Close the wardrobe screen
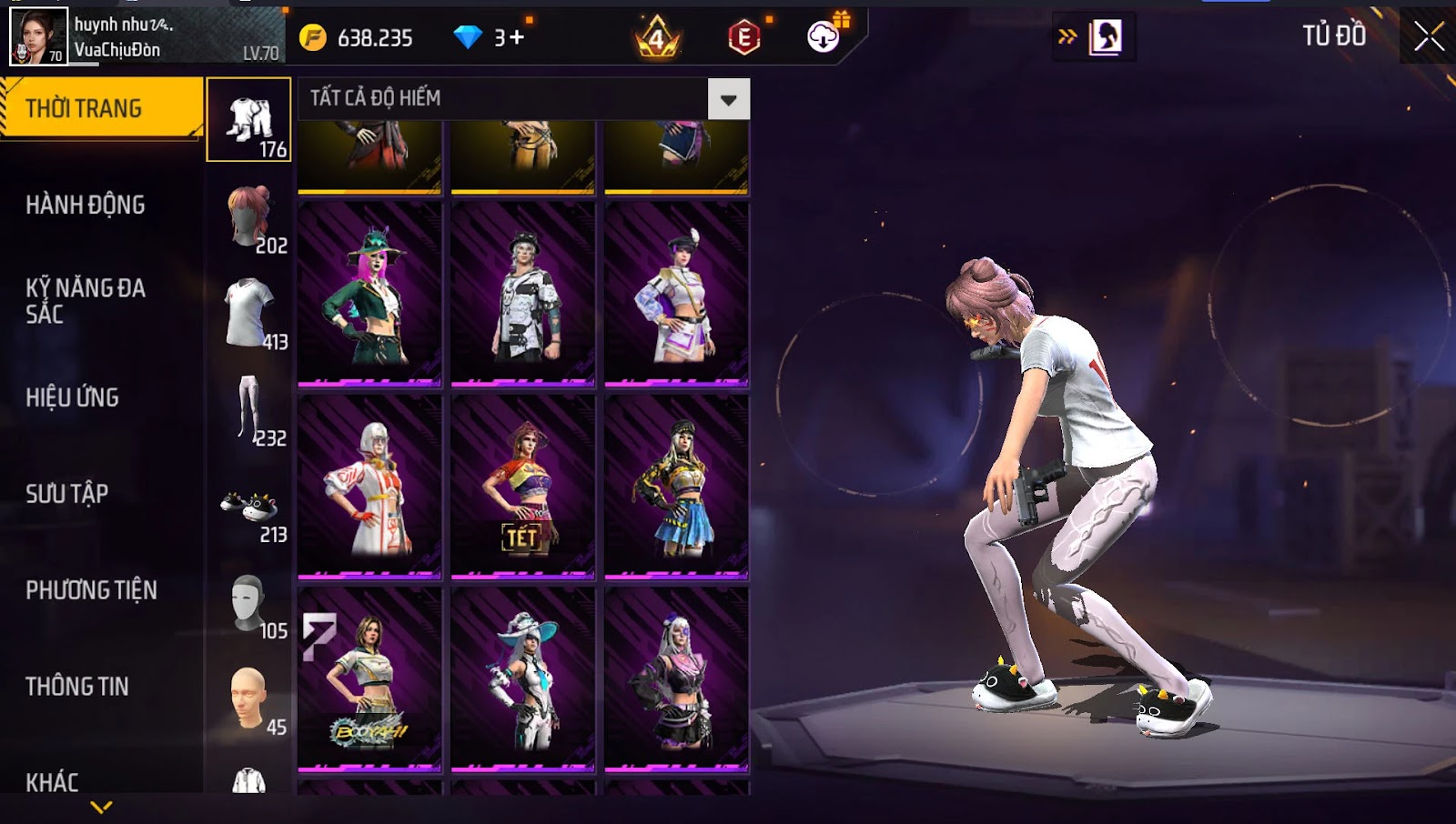Image resolution: width=1456 pixels, height=824 pixels. [1429, 36]
